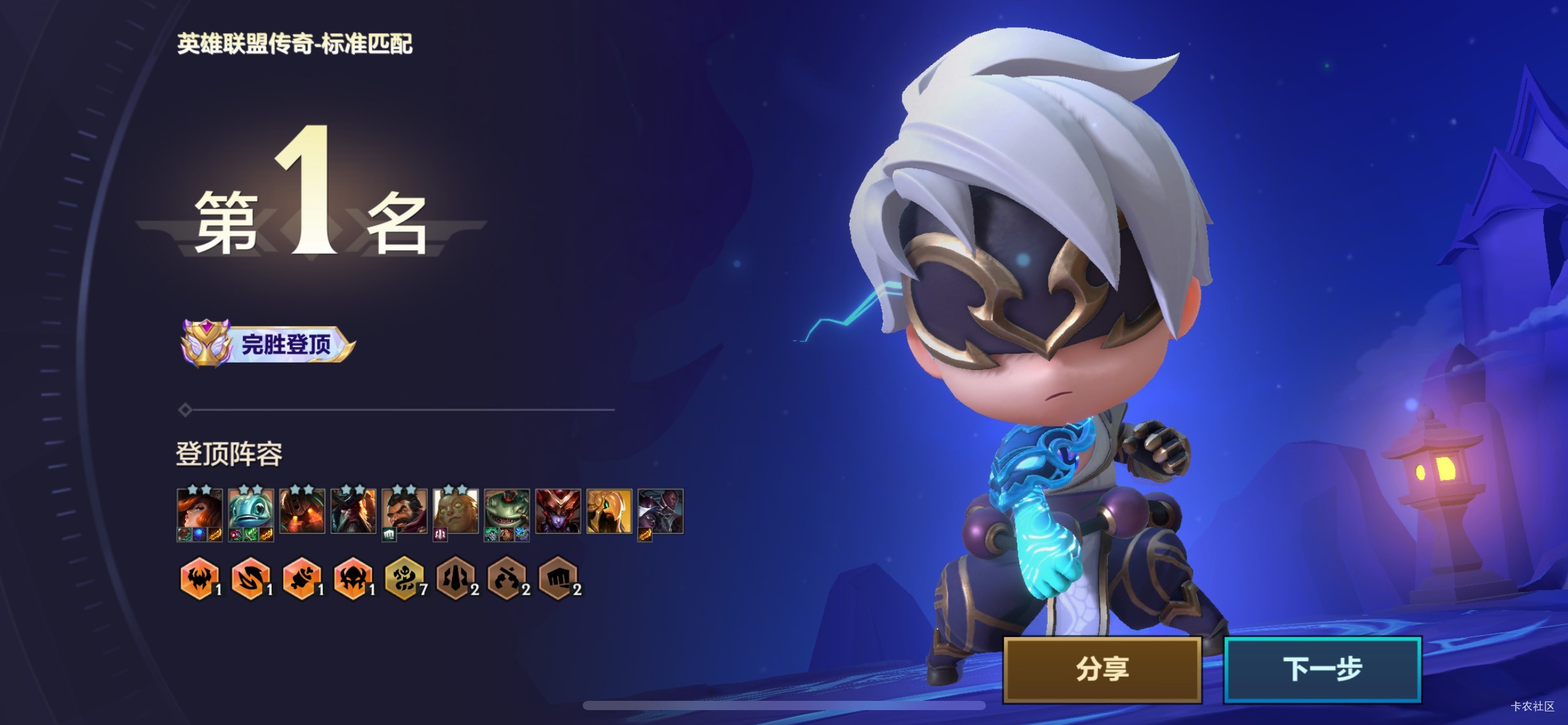The image size is (1568, 725).
Task: Select the golden-helmet Azir portrait
Action: pos(609,511)
